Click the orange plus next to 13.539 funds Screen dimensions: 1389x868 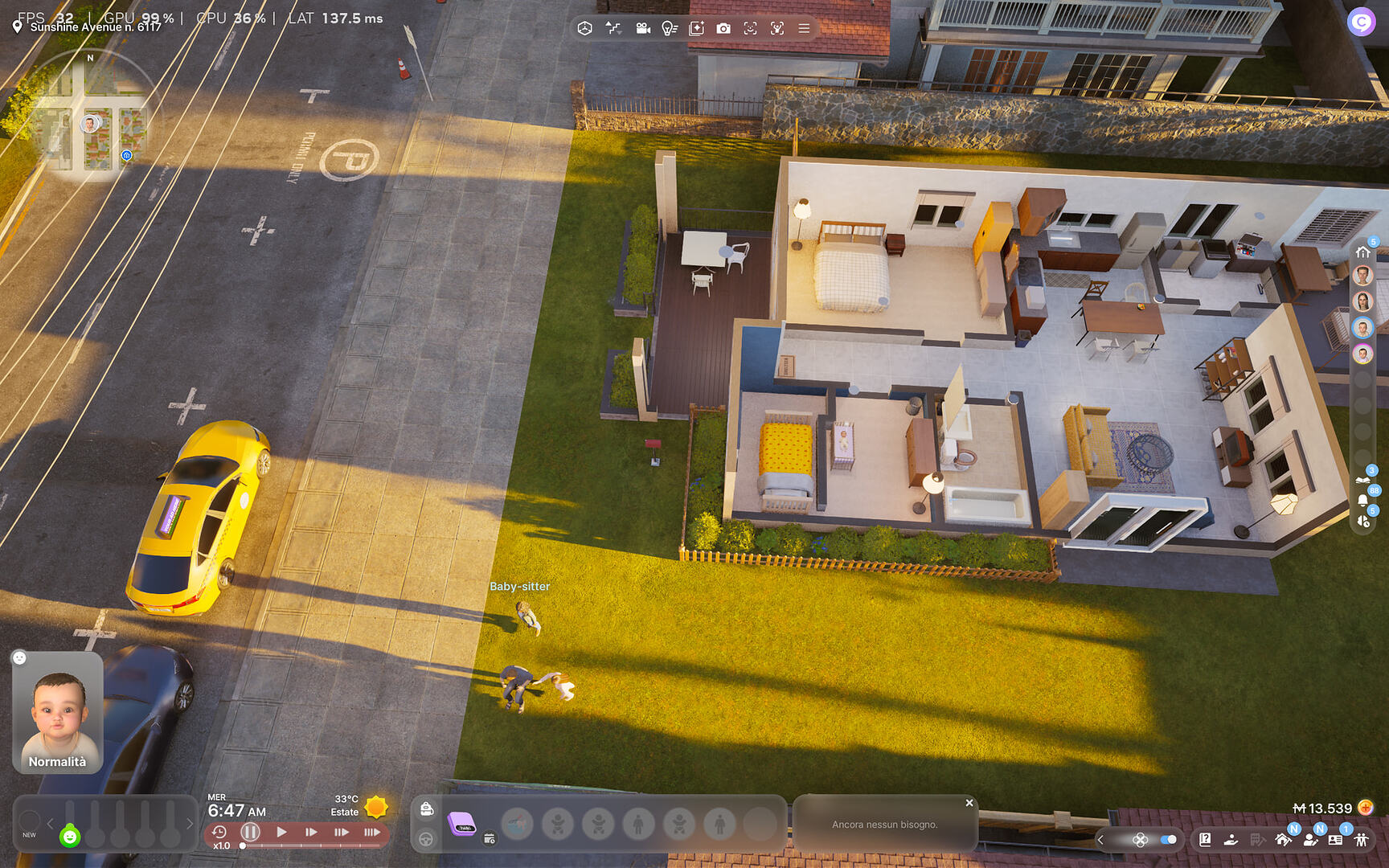pos(1366,809)
